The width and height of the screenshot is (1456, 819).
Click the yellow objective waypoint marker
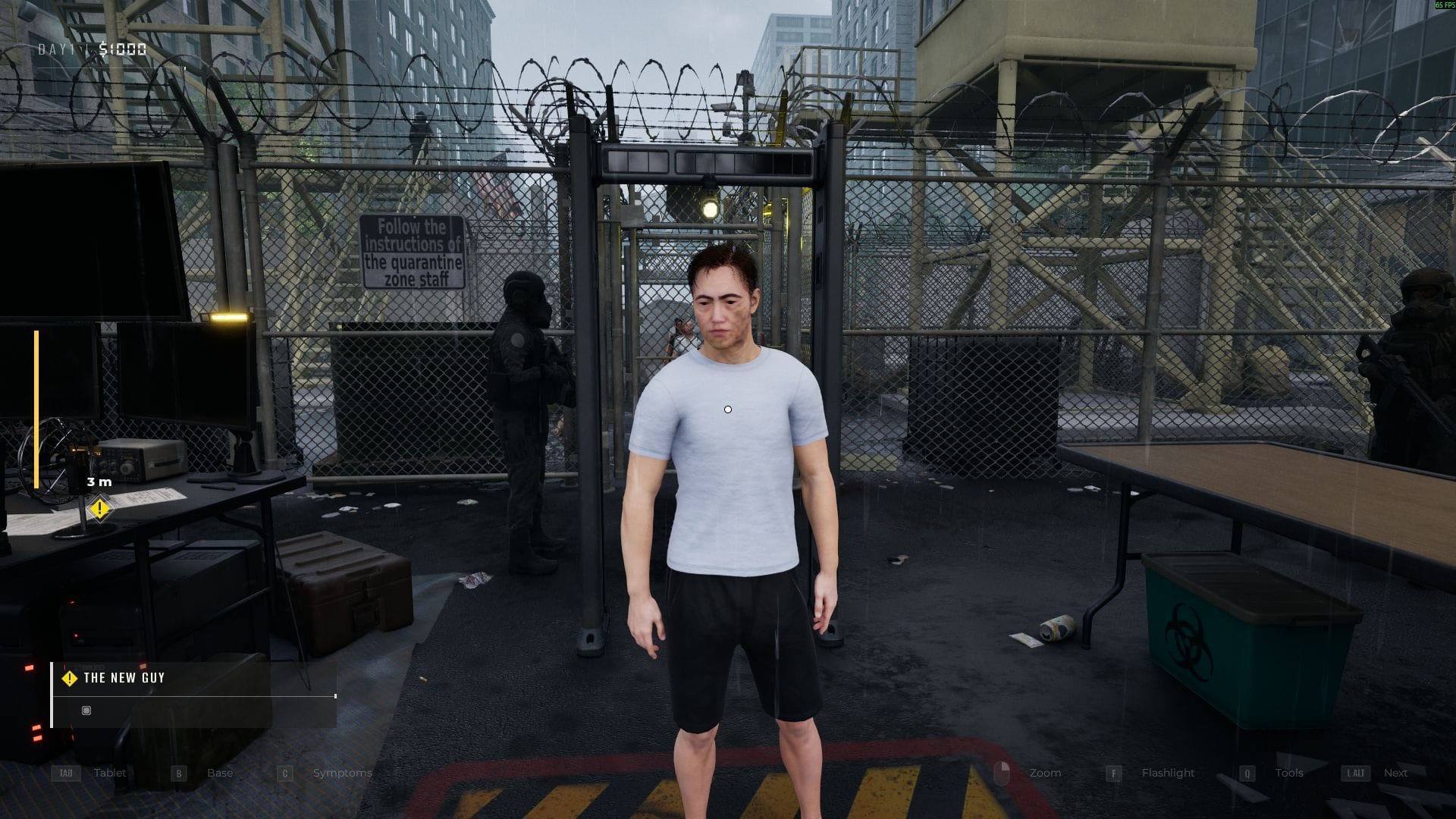pyautogui.click(x=99, y=508)
